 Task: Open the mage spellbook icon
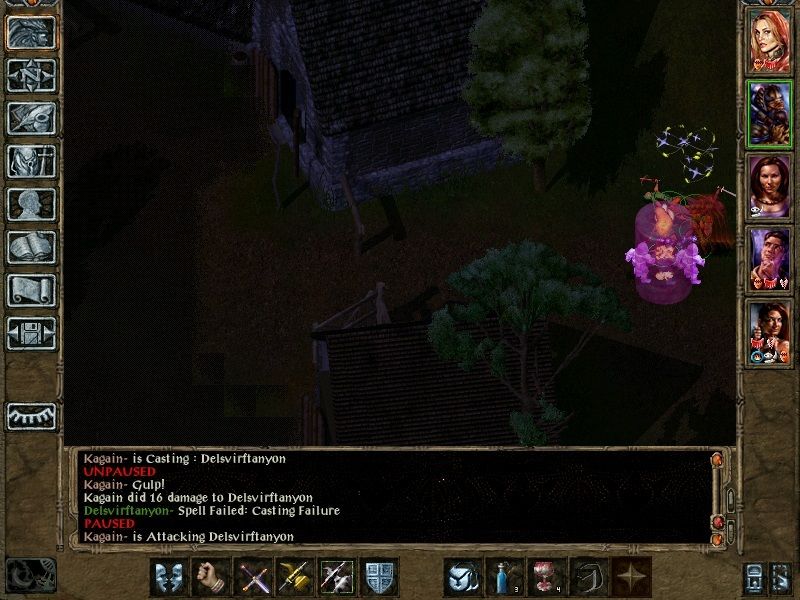coord(31,247)
